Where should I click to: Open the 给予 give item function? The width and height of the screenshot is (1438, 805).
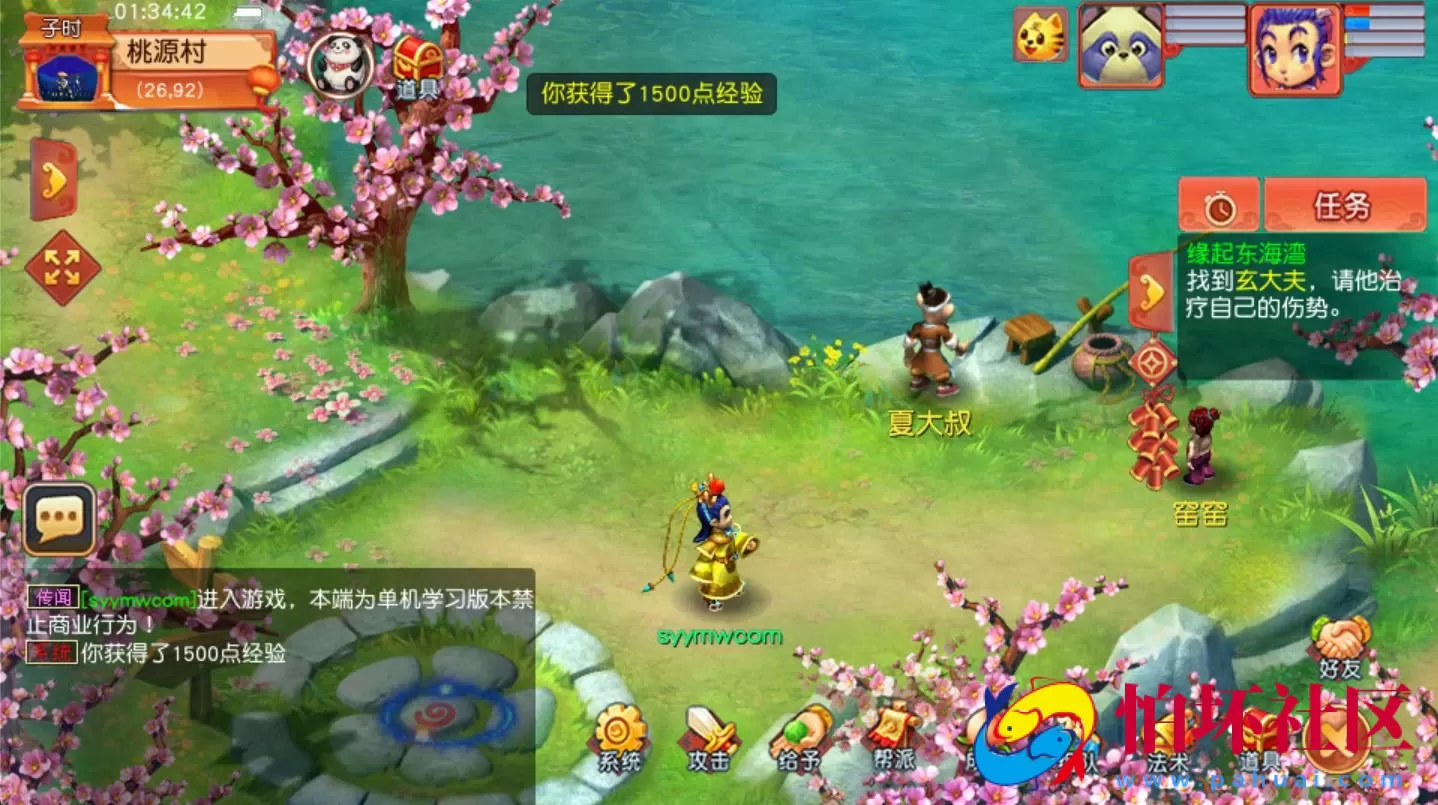[x=801, y=737]
